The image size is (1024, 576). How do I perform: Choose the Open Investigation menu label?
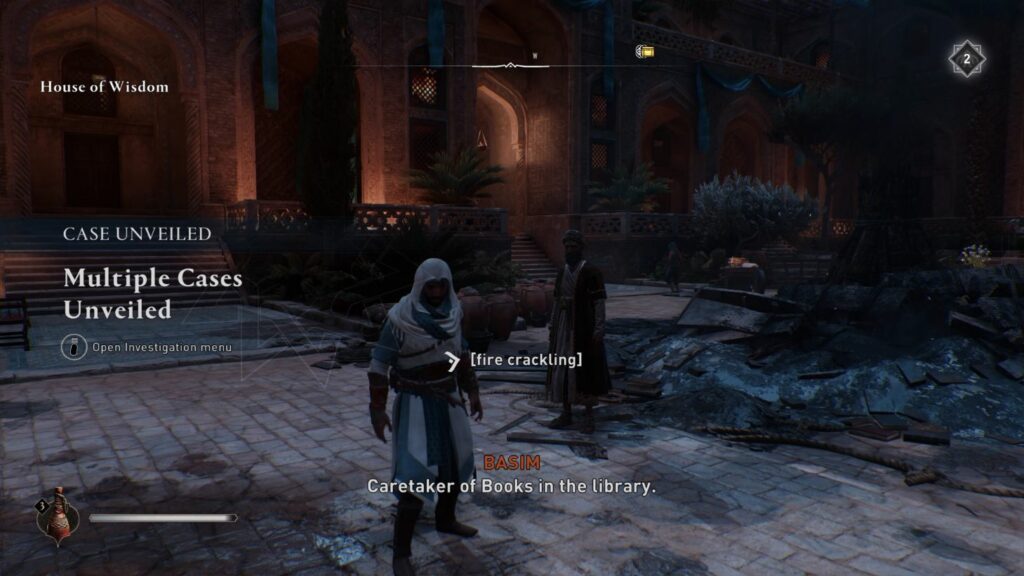[162, 347]
